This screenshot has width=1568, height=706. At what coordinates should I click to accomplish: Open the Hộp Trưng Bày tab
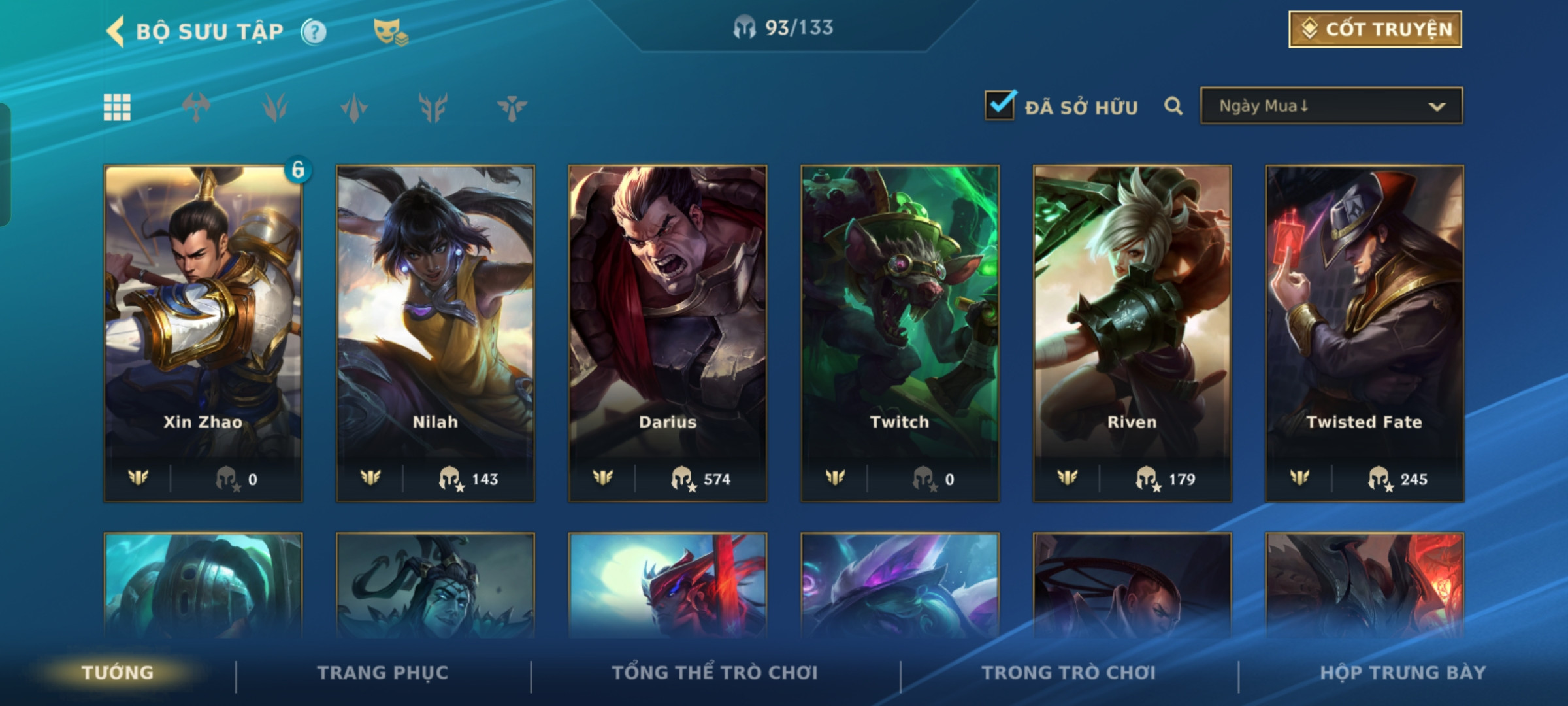[x=1403, y=673]
